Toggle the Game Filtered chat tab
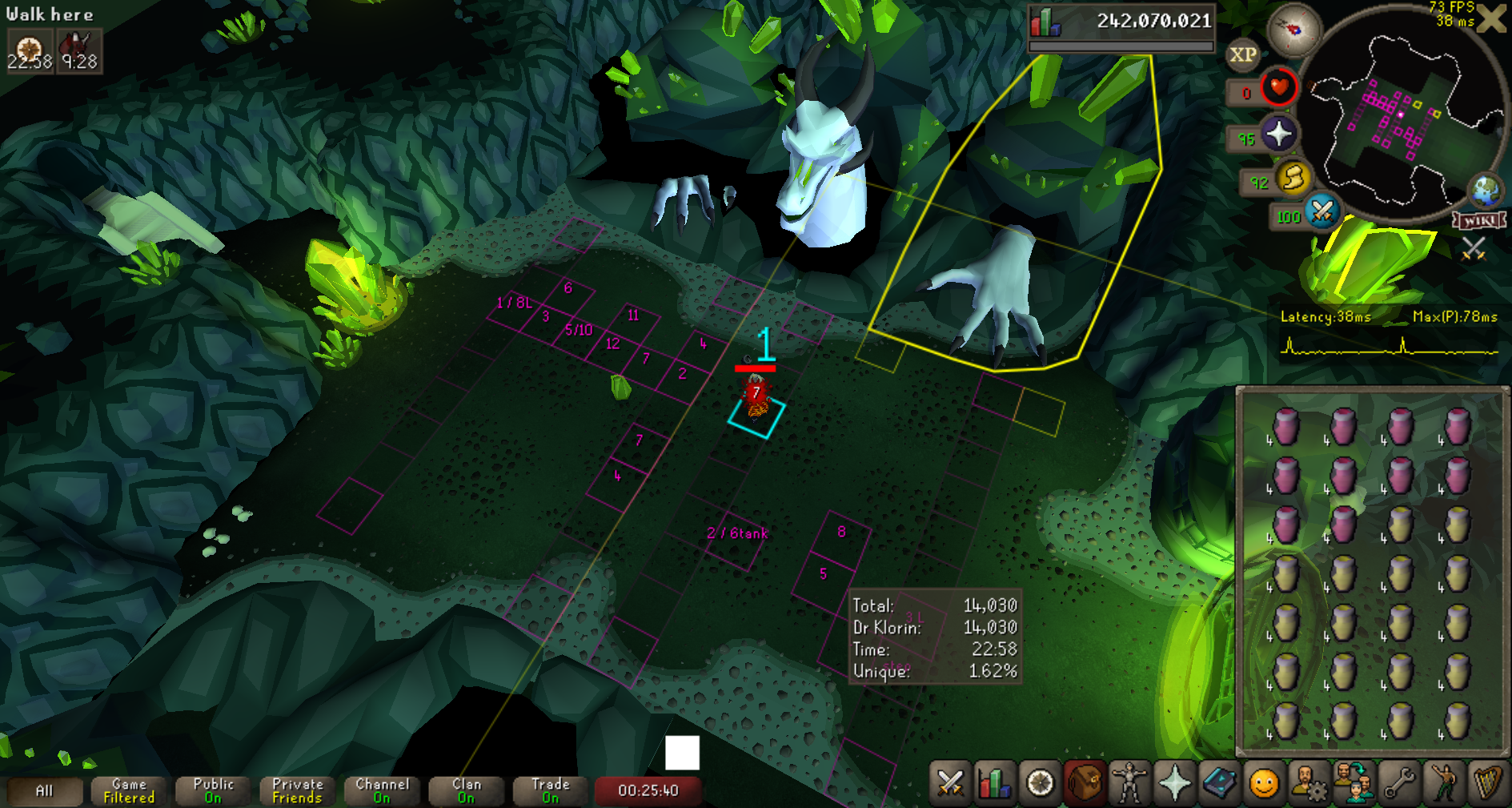The image size is (1512, 808). [x=129, y=791]
